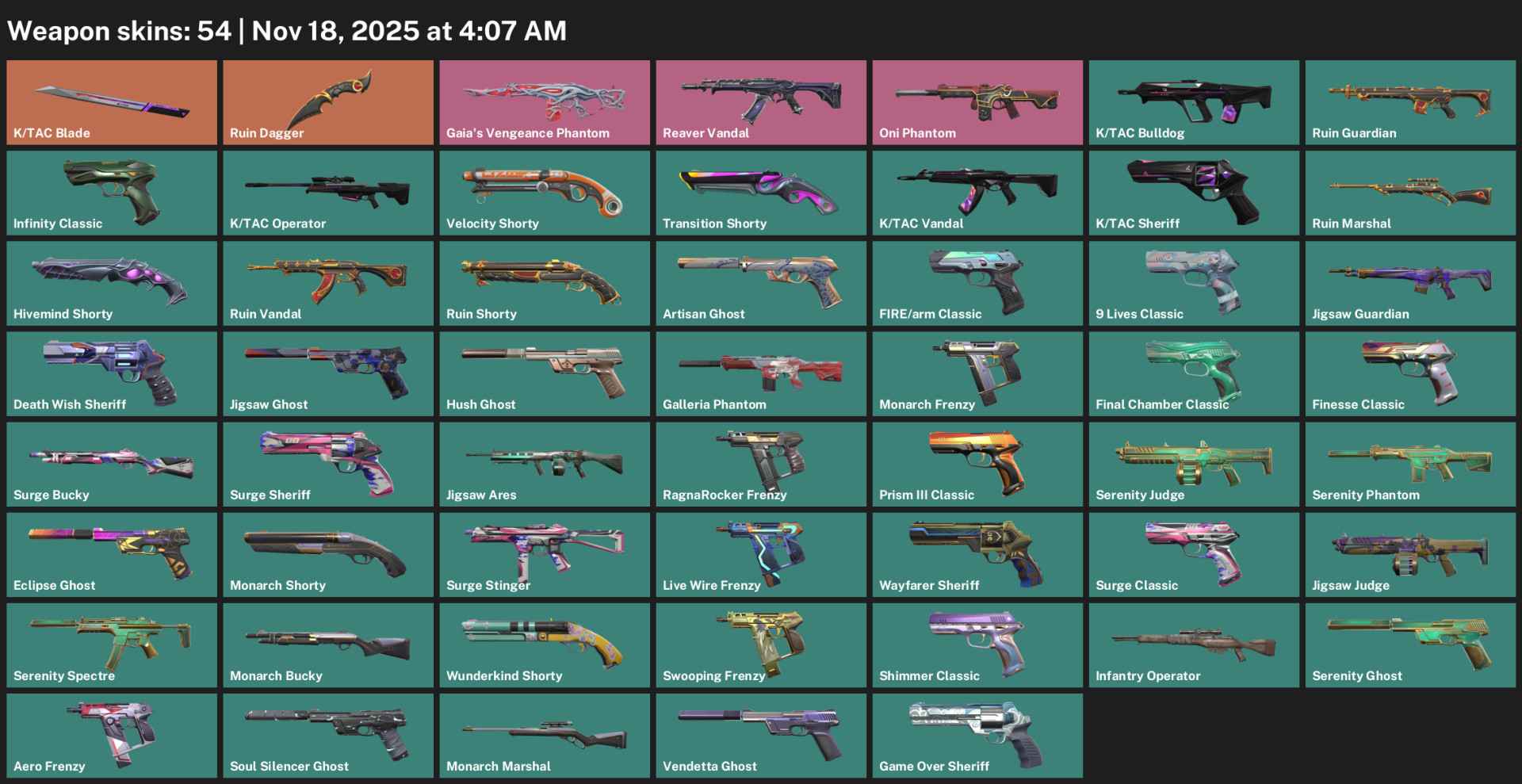This screenshot has width=1522, height=784.
Task: Select the K/TAC Bulldog skin
Action: coord(1193,101)
